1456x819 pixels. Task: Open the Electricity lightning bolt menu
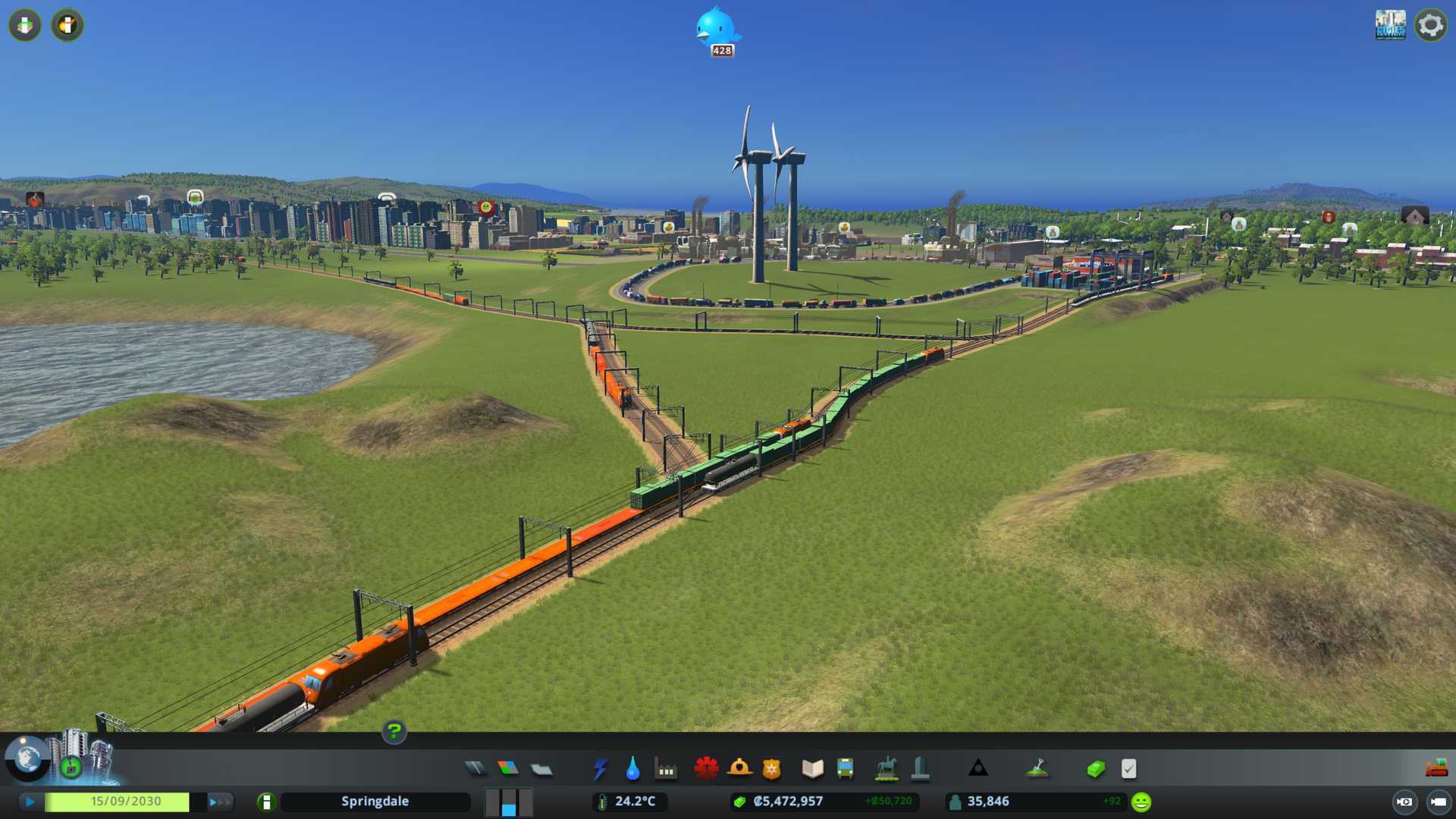pyautogui.click(x=600, y=769)
